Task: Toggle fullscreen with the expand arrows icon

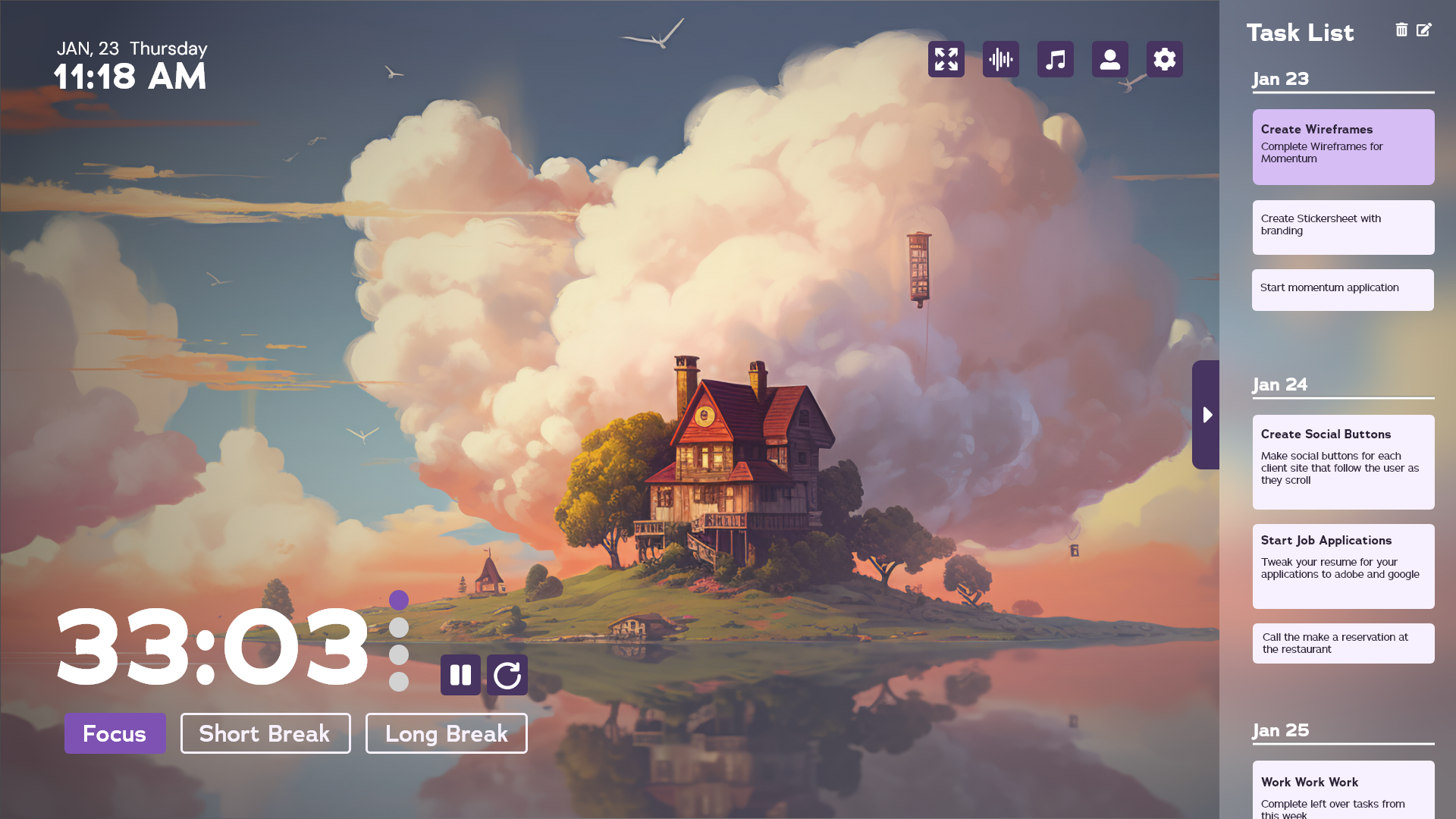Action: 946,59
